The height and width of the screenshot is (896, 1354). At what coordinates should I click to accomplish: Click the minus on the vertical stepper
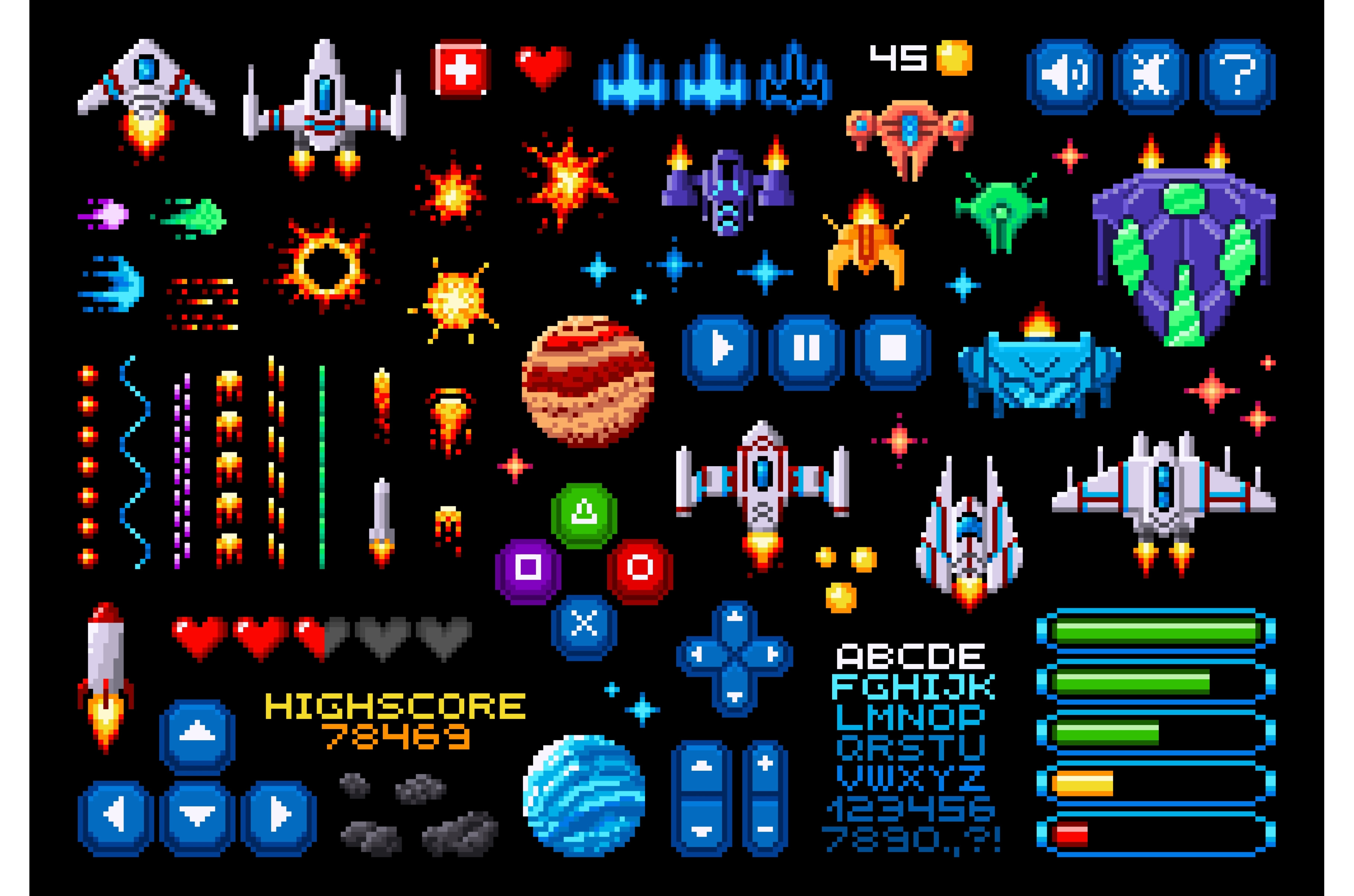(x=765, y=830)
